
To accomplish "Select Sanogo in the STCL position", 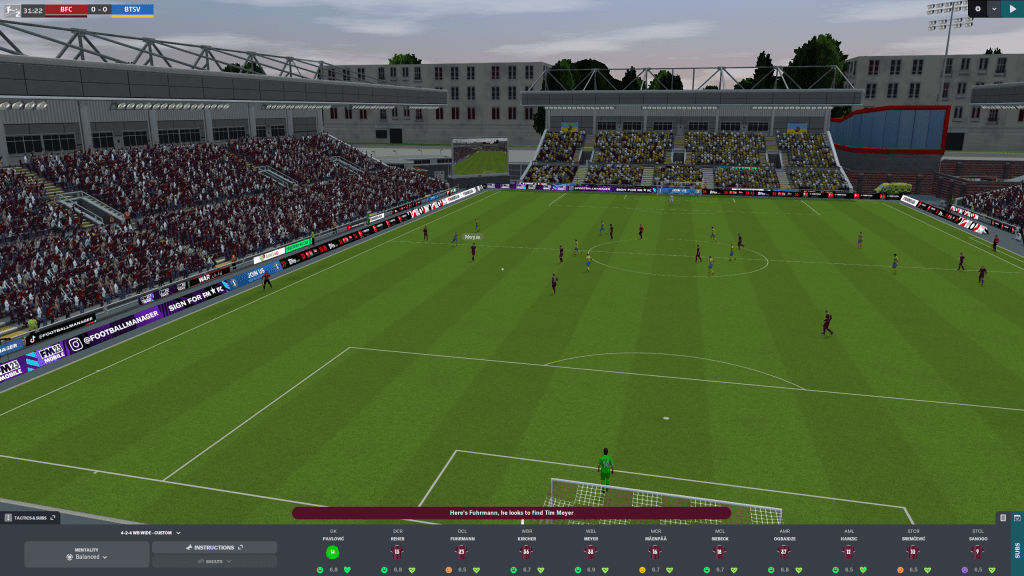I will 977,552.
